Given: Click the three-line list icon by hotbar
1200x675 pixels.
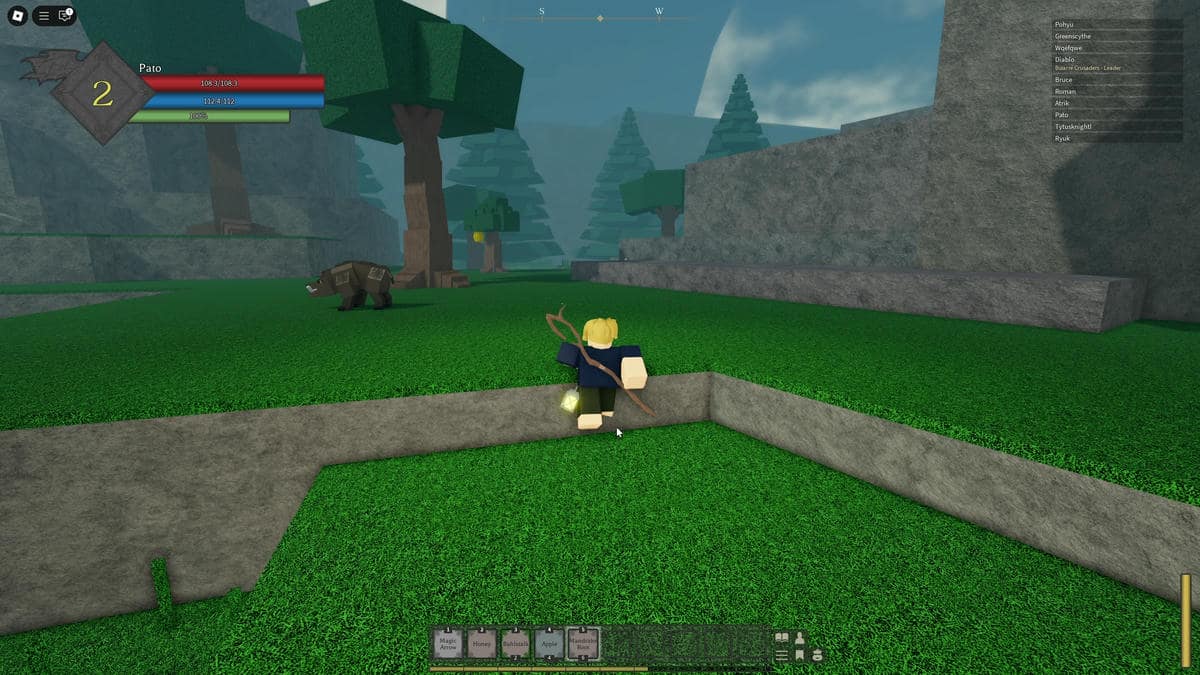Looking at the screenshot, I should tap(782, 655).
